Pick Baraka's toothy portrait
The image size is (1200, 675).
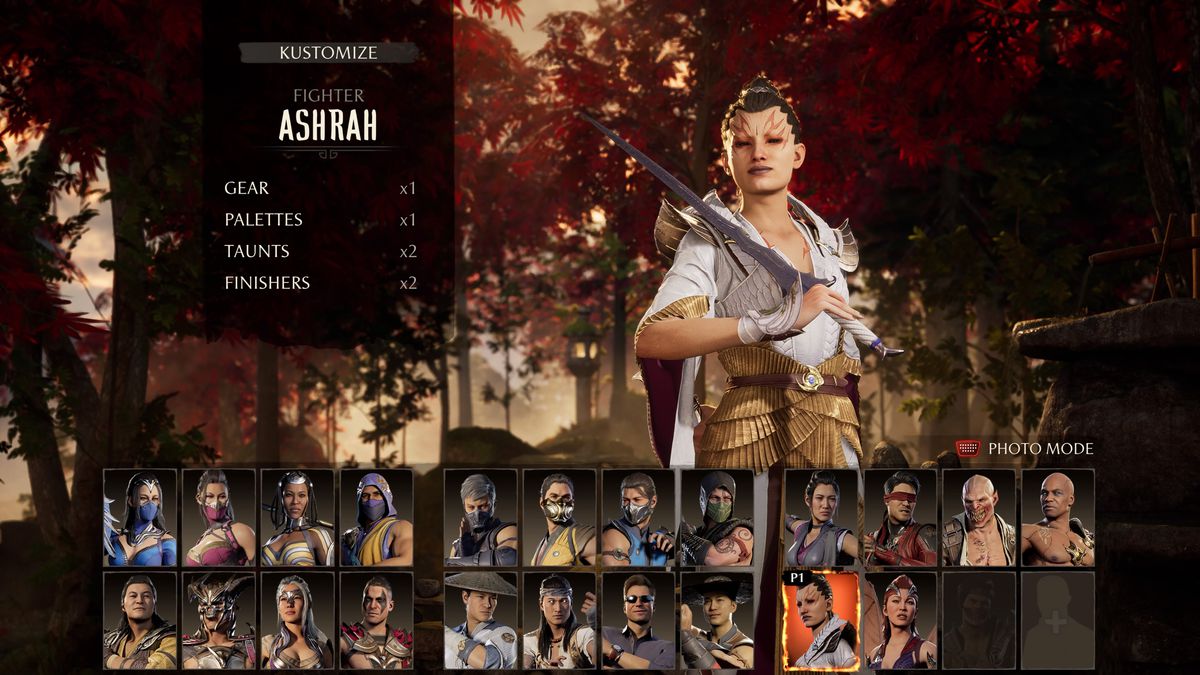pyautogui.click(x=979, y=517)
